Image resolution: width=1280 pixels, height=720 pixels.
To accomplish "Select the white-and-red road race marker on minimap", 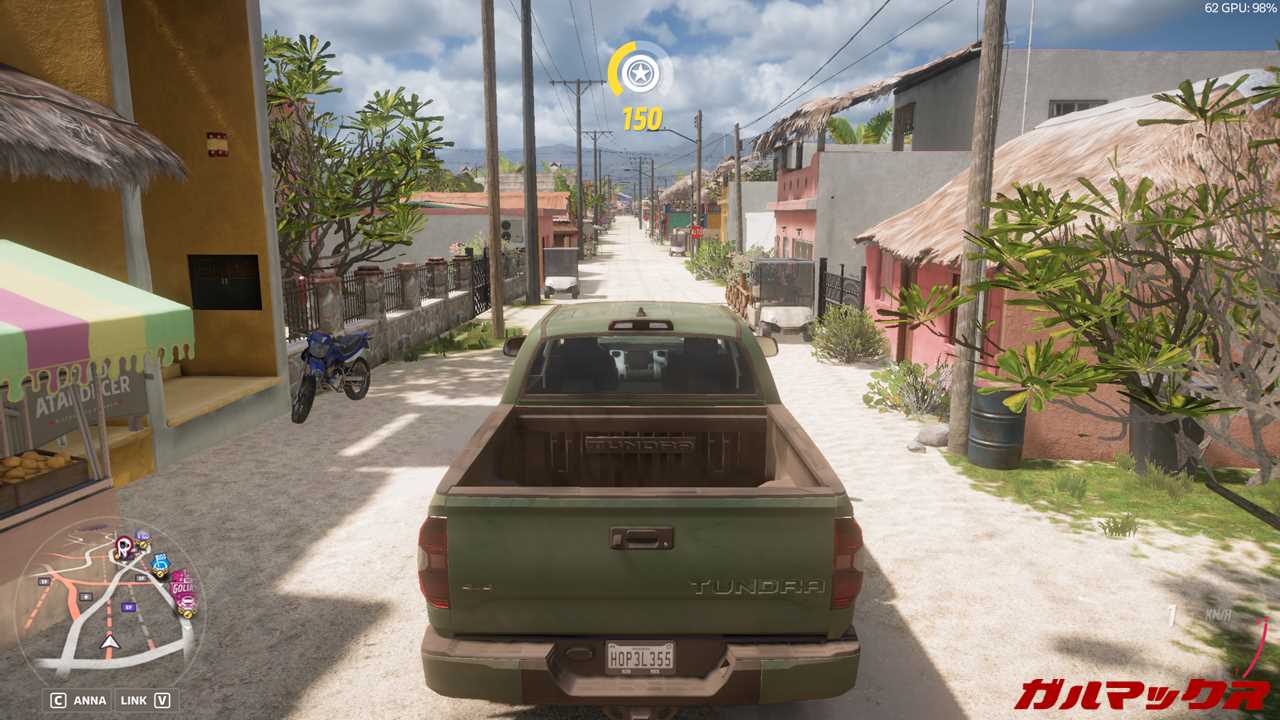I will [124, 546].
